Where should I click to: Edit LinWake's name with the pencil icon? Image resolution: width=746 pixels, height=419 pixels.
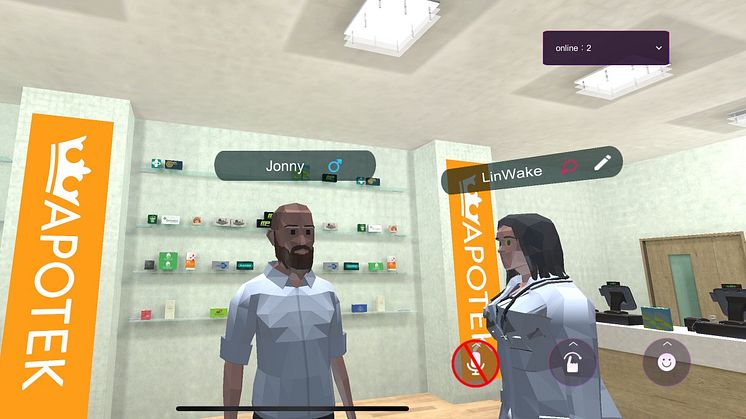(x=601, y=164)
